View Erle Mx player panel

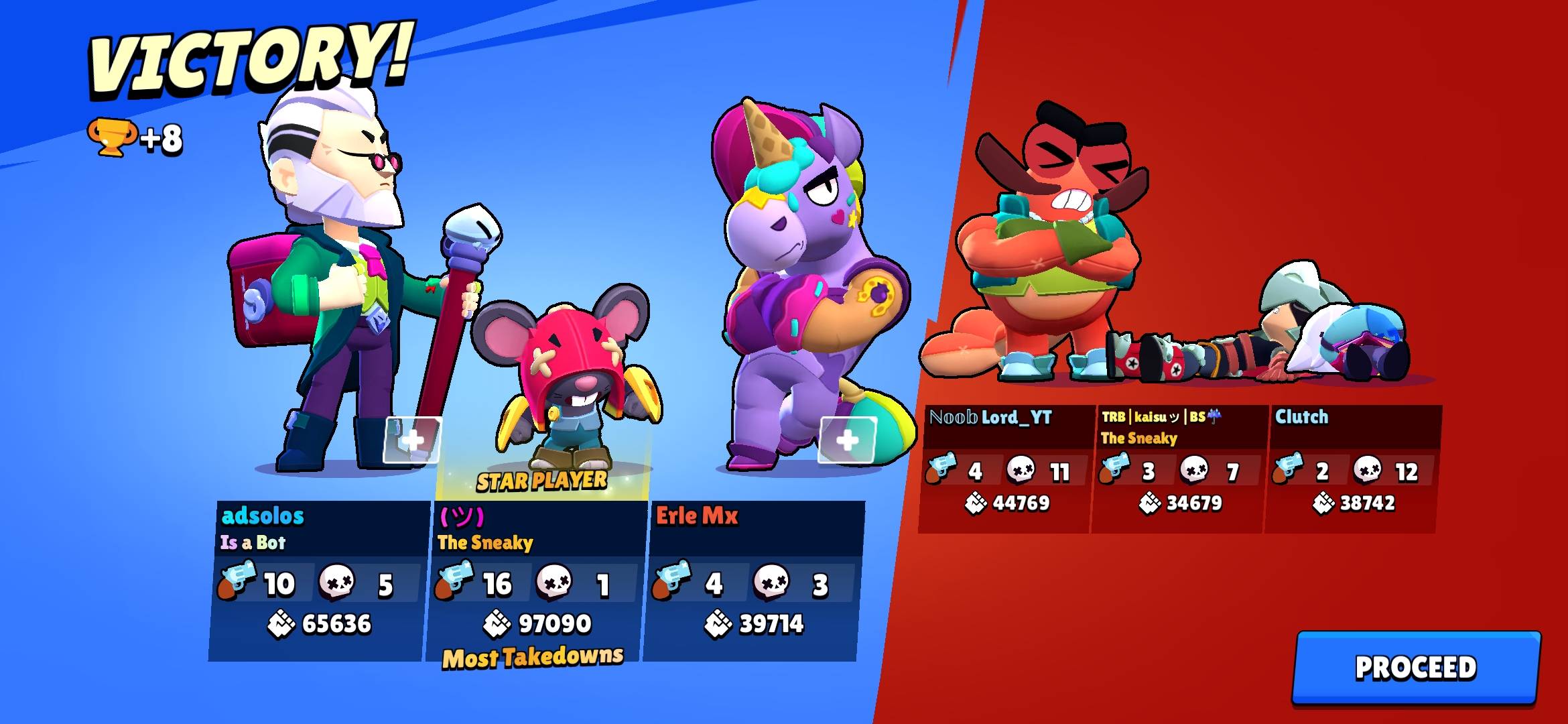point(752,580)
